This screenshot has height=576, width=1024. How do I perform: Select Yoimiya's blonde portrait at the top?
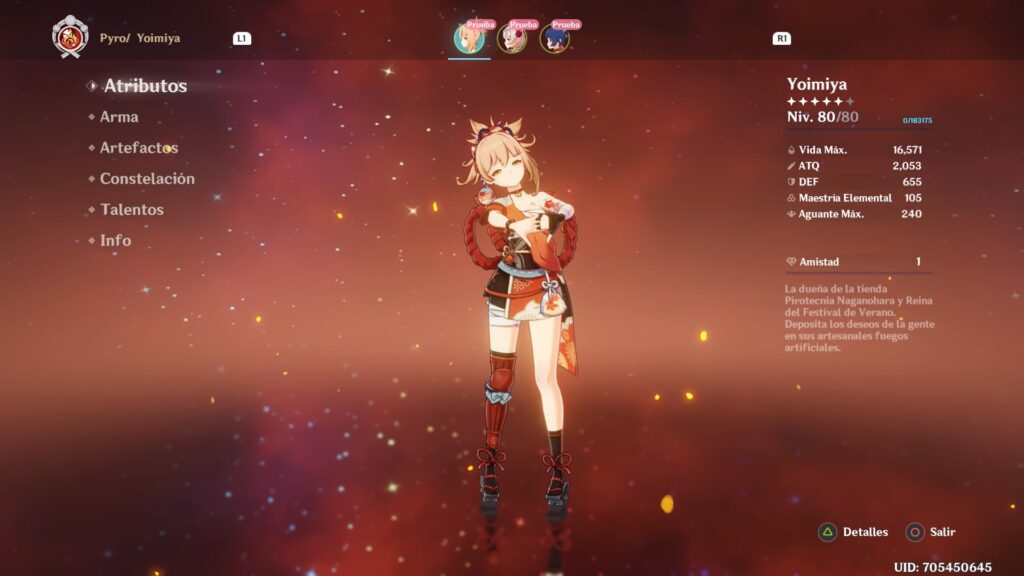(469, 39)
